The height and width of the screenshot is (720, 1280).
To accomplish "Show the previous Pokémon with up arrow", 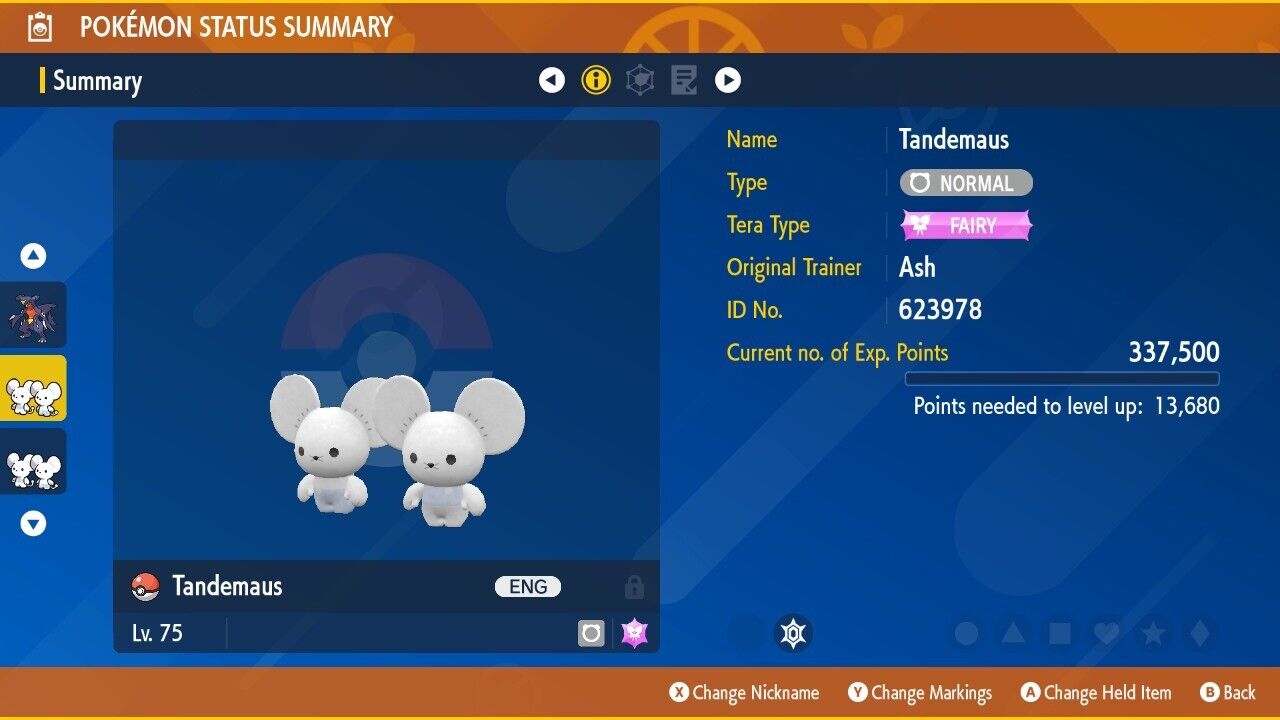I will 34,257.
